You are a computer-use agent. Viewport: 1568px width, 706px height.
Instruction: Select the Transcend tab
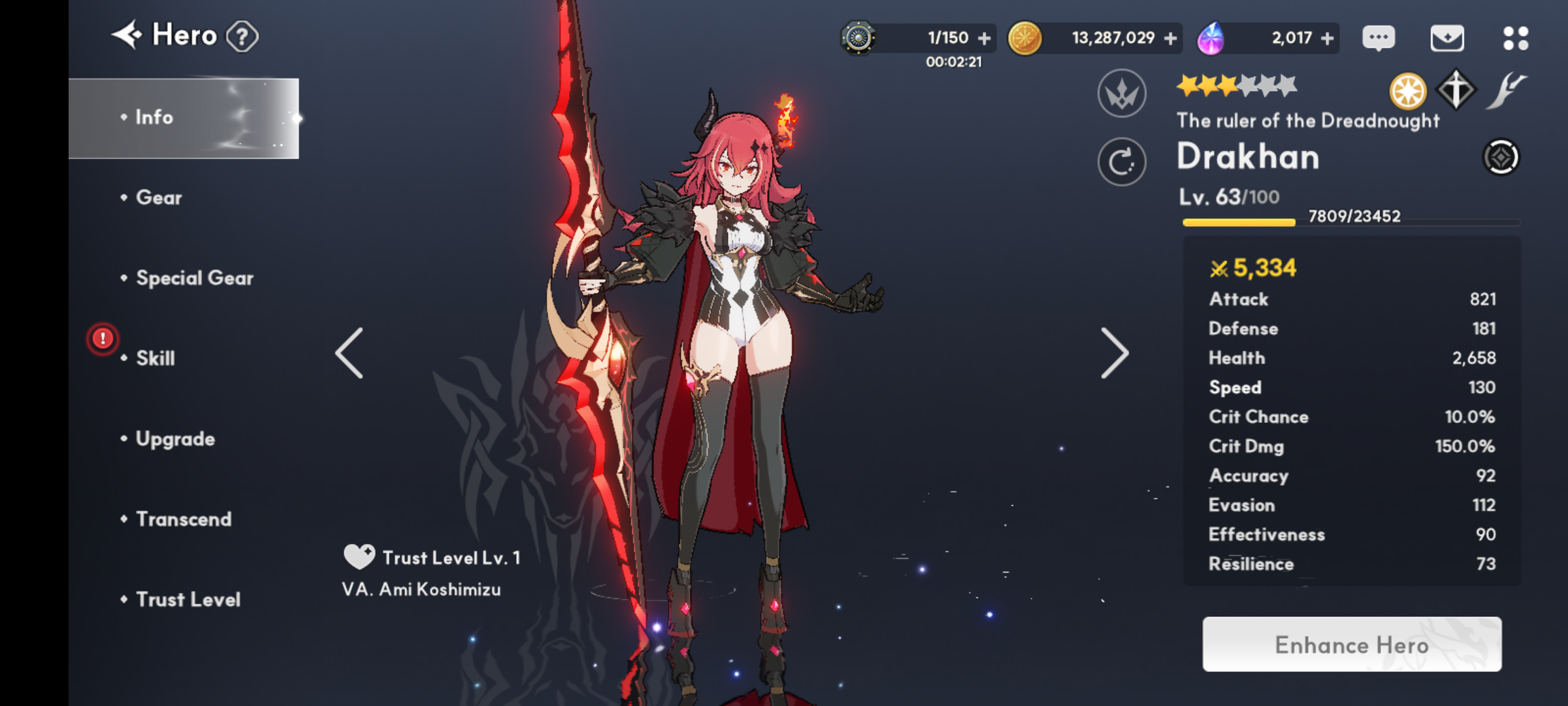pyautogui.click(x=184, y=519)
